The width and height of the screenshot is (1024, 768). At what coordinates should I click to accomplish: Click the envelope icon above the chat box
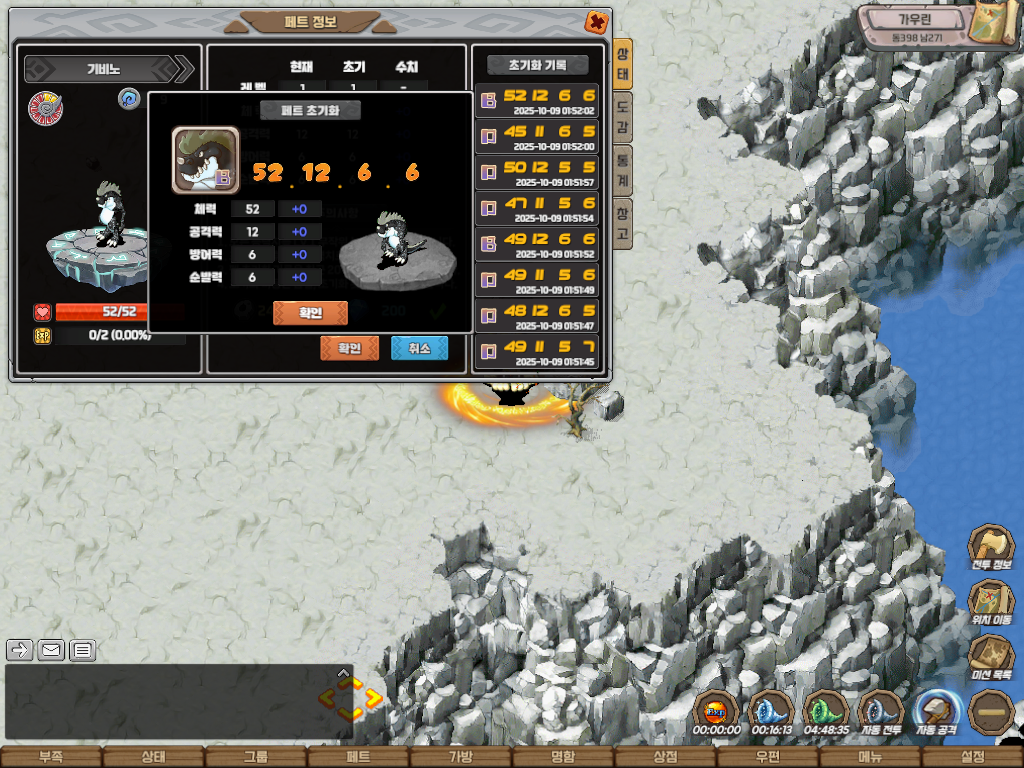(x=51, y=650)
